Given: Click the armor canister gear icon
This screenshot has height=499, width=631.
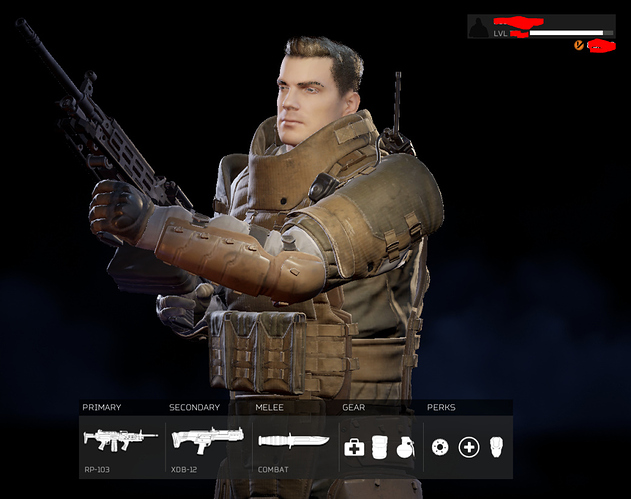Looking at the screenshot, I should point(379,446).
